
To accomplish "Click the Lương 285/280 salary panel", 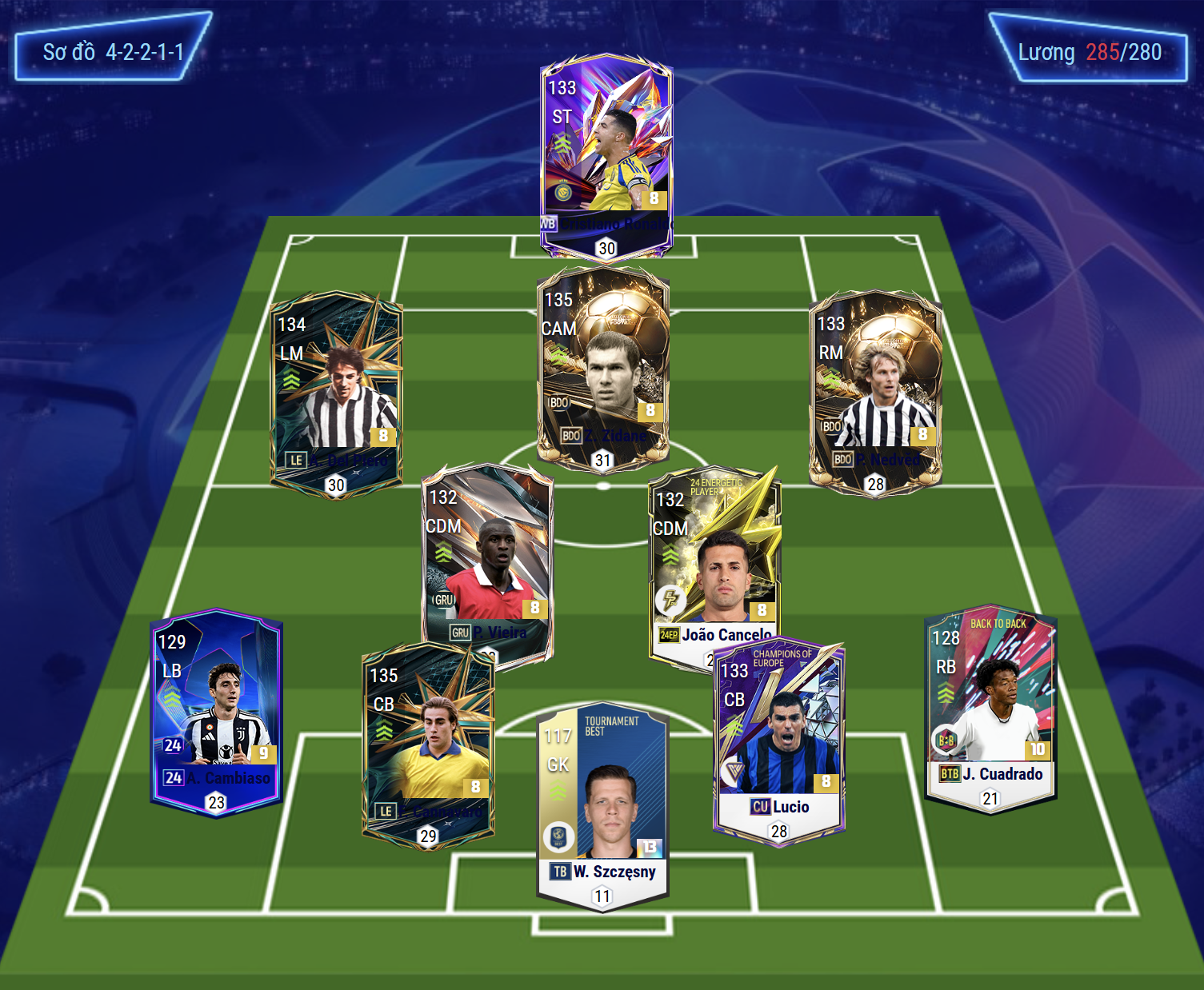I will [x=1089, y=50].
